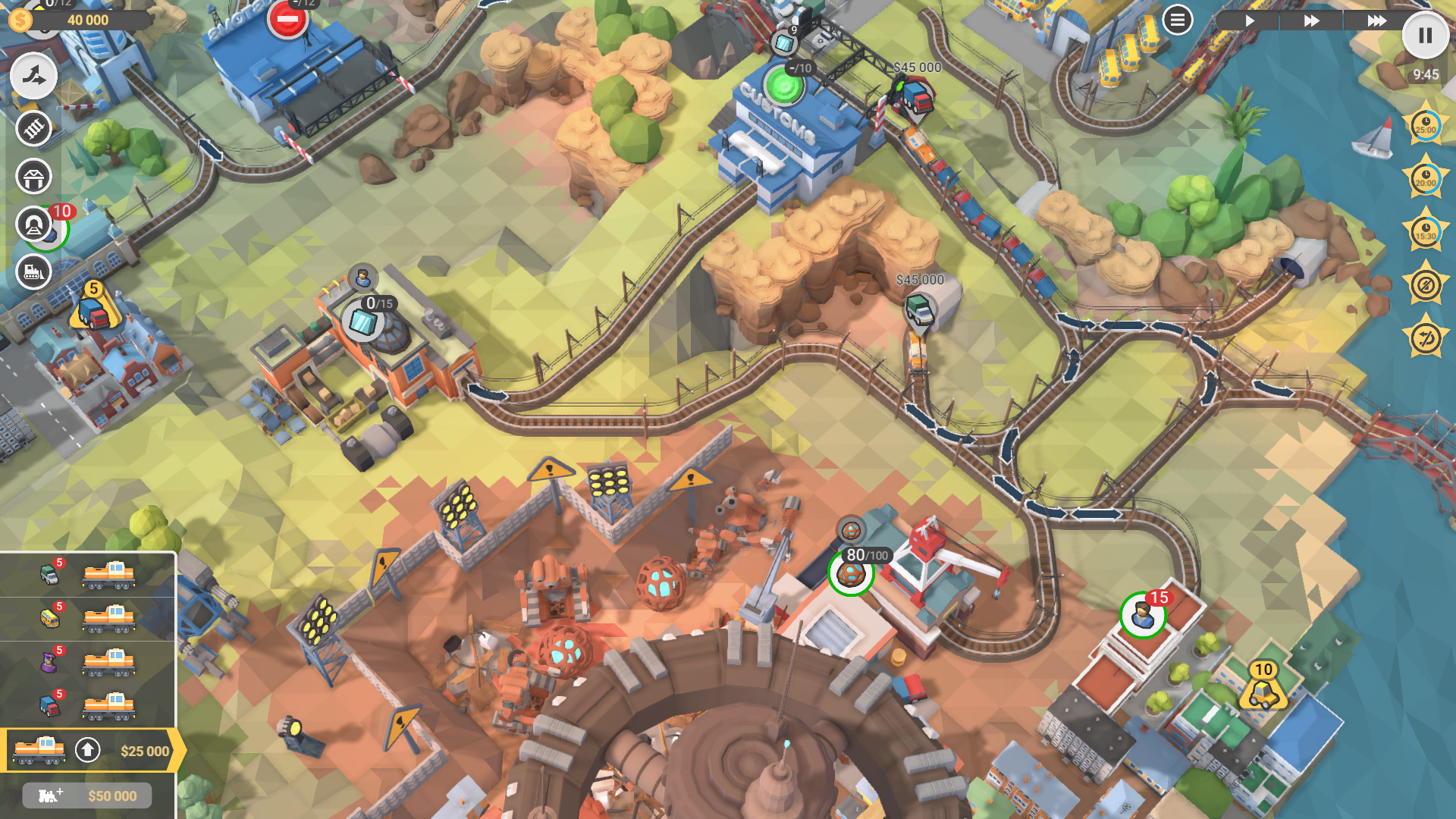This screenshot has width=1456, height=819.
Task: Click the 20:00 time star objective
Action: click(1425, 178)
